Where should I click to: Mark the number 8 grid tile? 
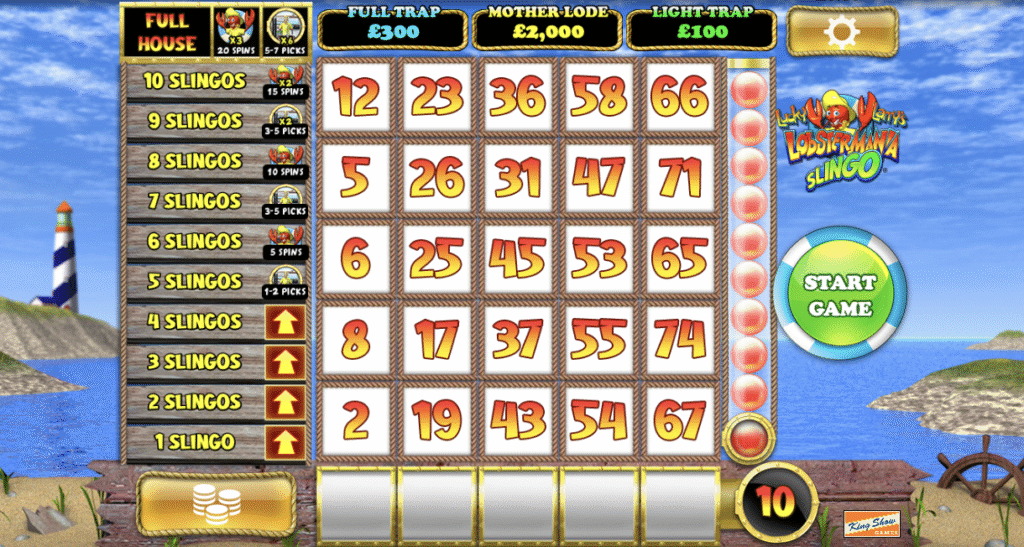355,339
